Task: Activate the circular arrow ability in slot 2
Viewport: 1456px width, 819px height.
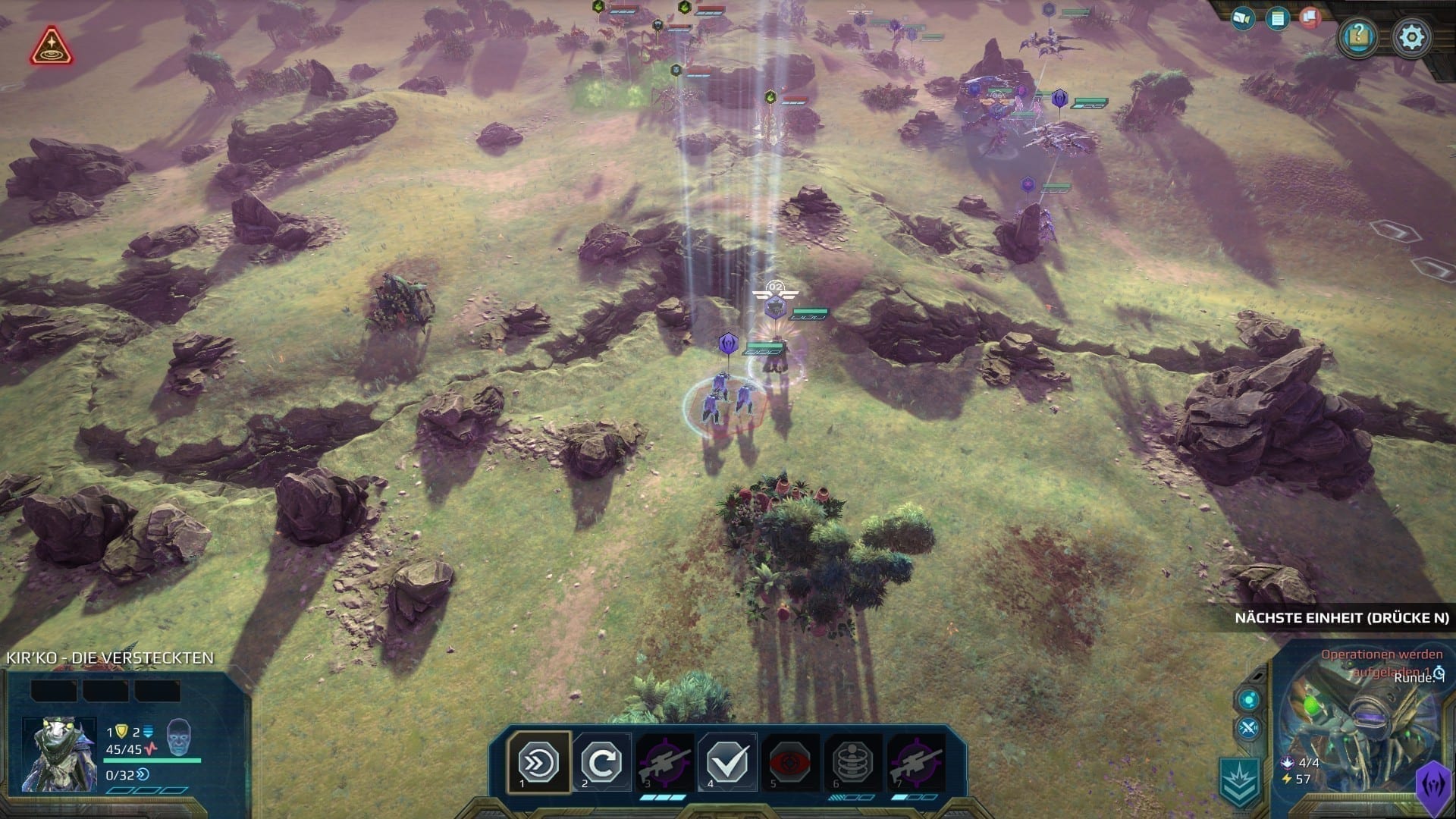Action: tap(601, 761)
